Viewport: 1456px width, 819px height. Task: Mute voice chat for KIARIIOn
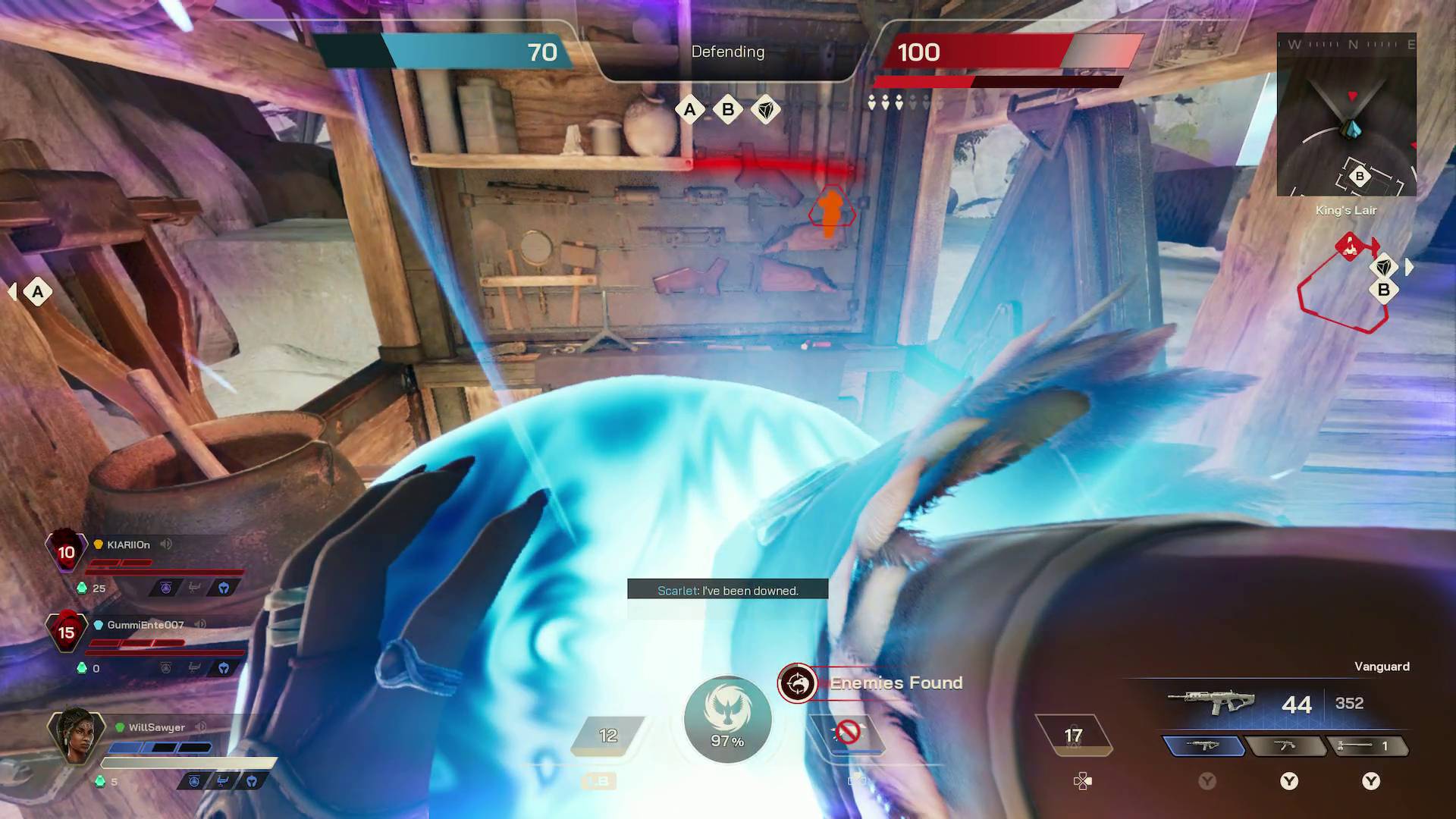(x=165, y=544)
